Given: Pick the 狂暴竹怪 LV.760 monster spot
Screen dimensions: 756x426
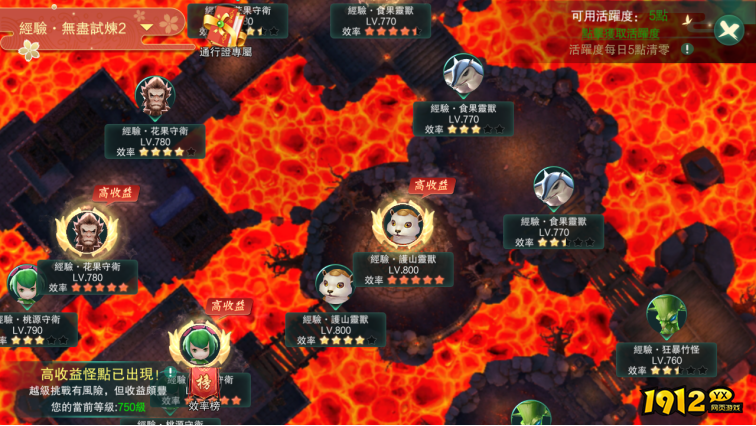Looking at the screenshot, I should (x=665, y=316).
